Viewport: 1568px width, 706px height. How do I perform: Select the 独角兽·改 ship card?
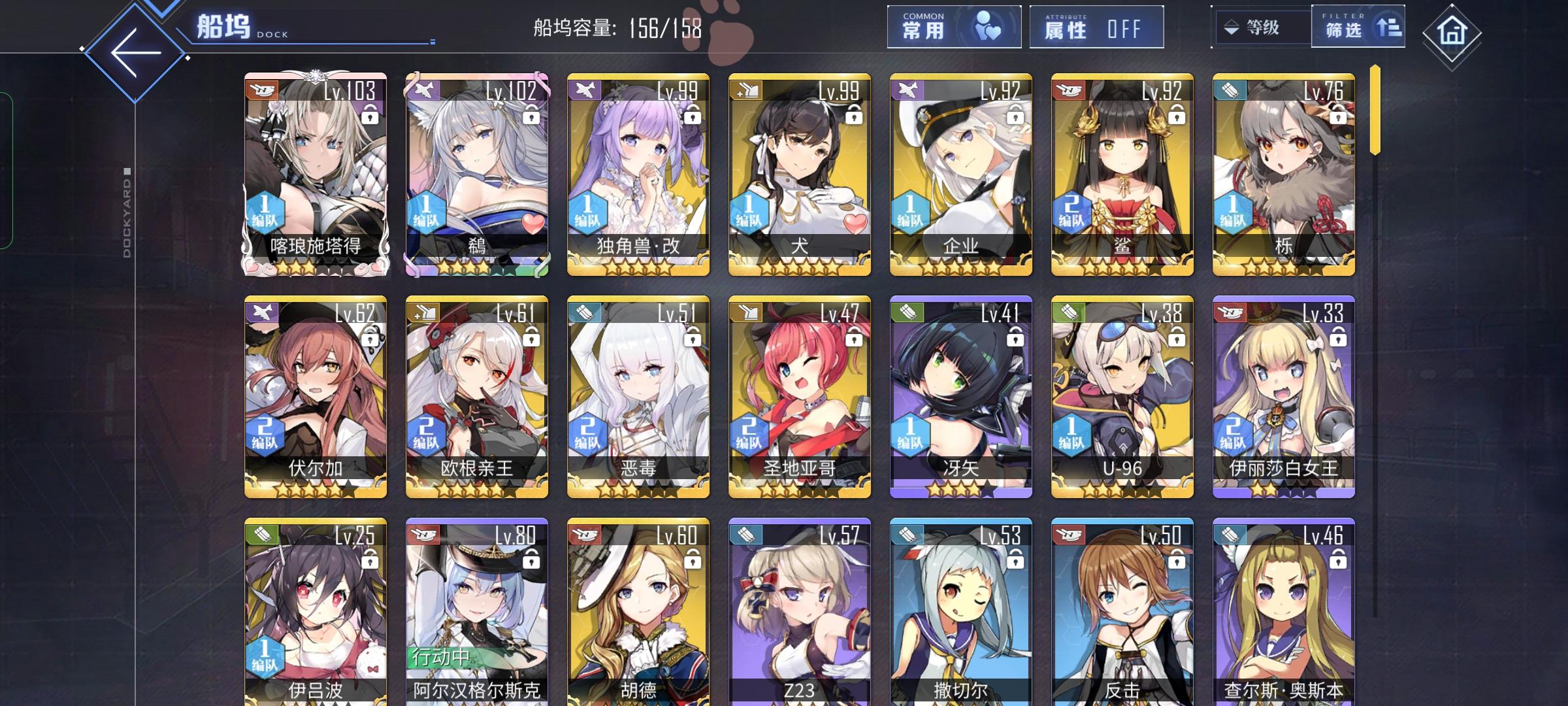coord(637,176)
